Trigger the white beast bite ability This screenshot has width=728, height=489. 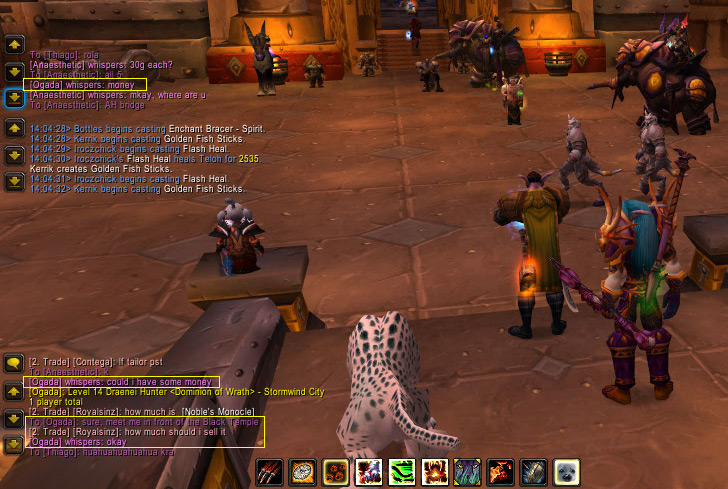pos(369,472)
